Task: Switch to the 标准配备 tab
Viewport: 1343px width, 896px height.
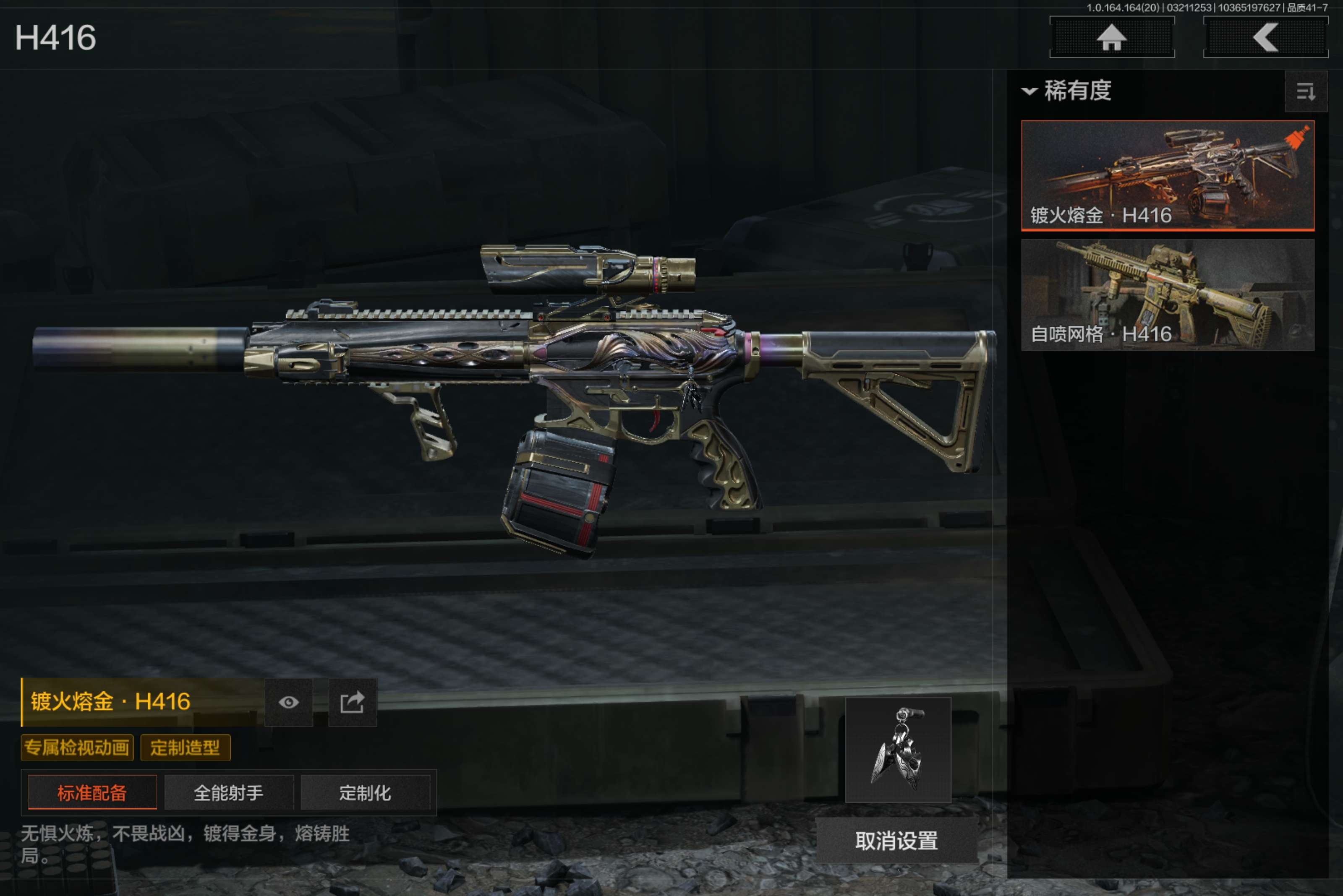Action: 92,792
